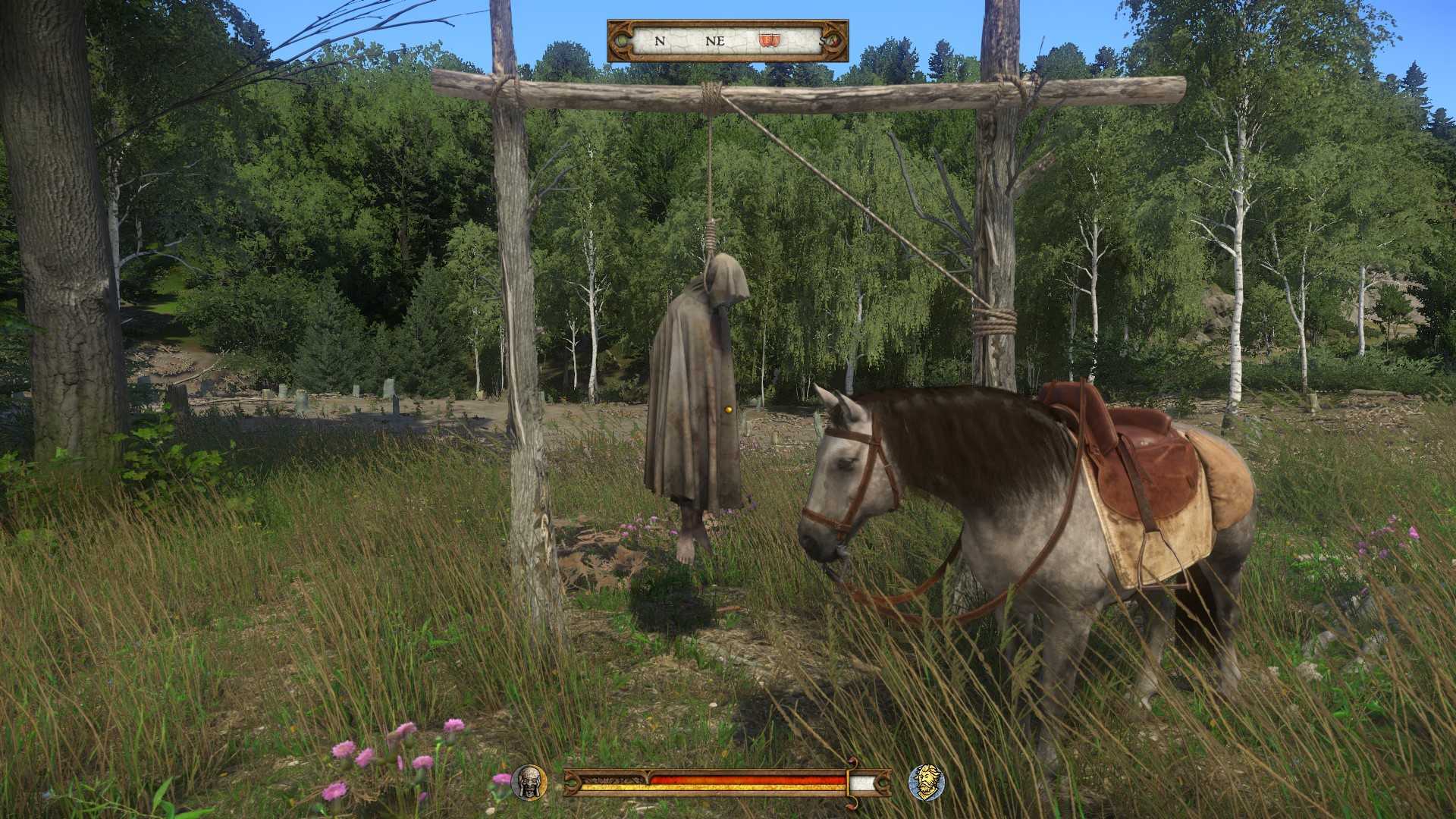Image resolution: width=1456 pixels, height=819 pixels.
Task: Click the golden horse head icon
Action: coord(926,782)
